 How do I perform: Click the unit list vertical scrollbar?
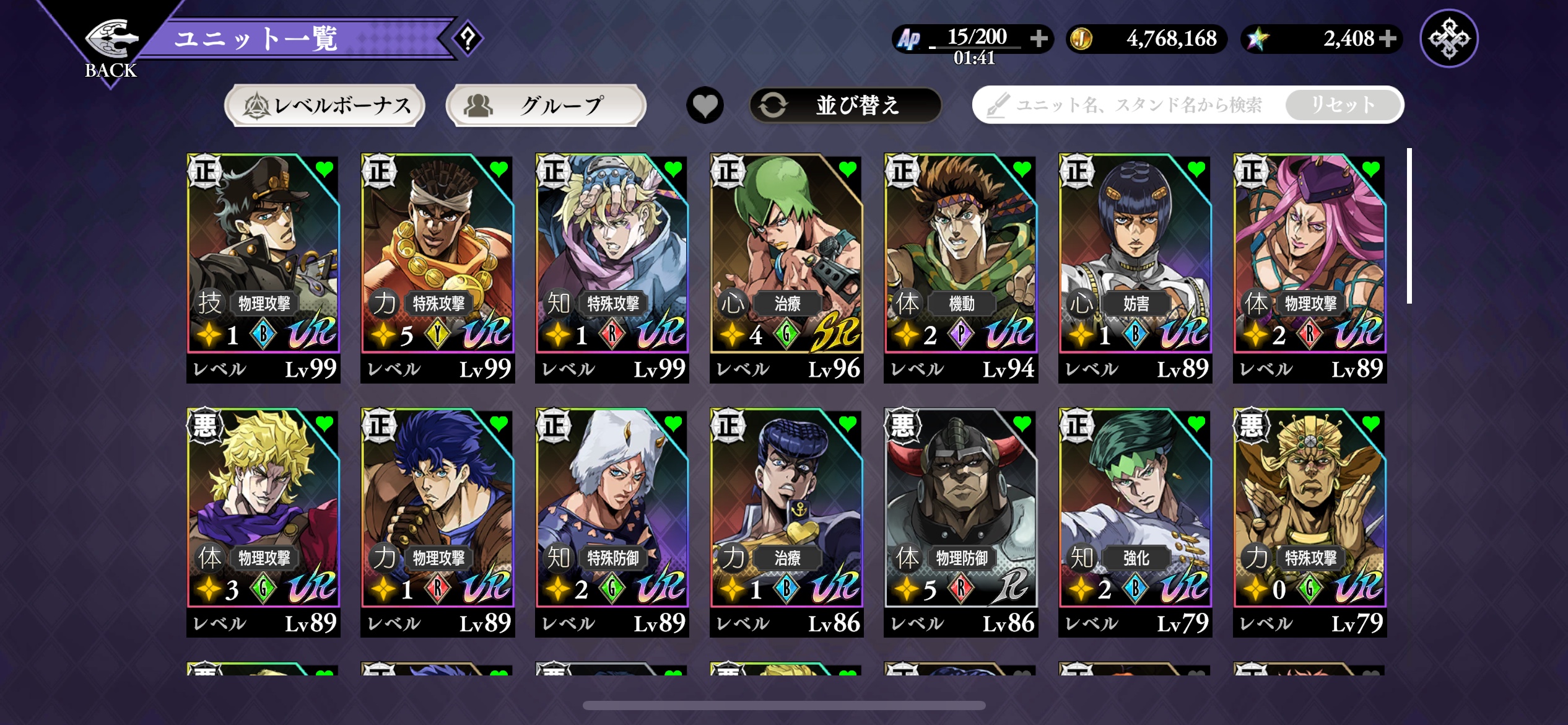1409,226
